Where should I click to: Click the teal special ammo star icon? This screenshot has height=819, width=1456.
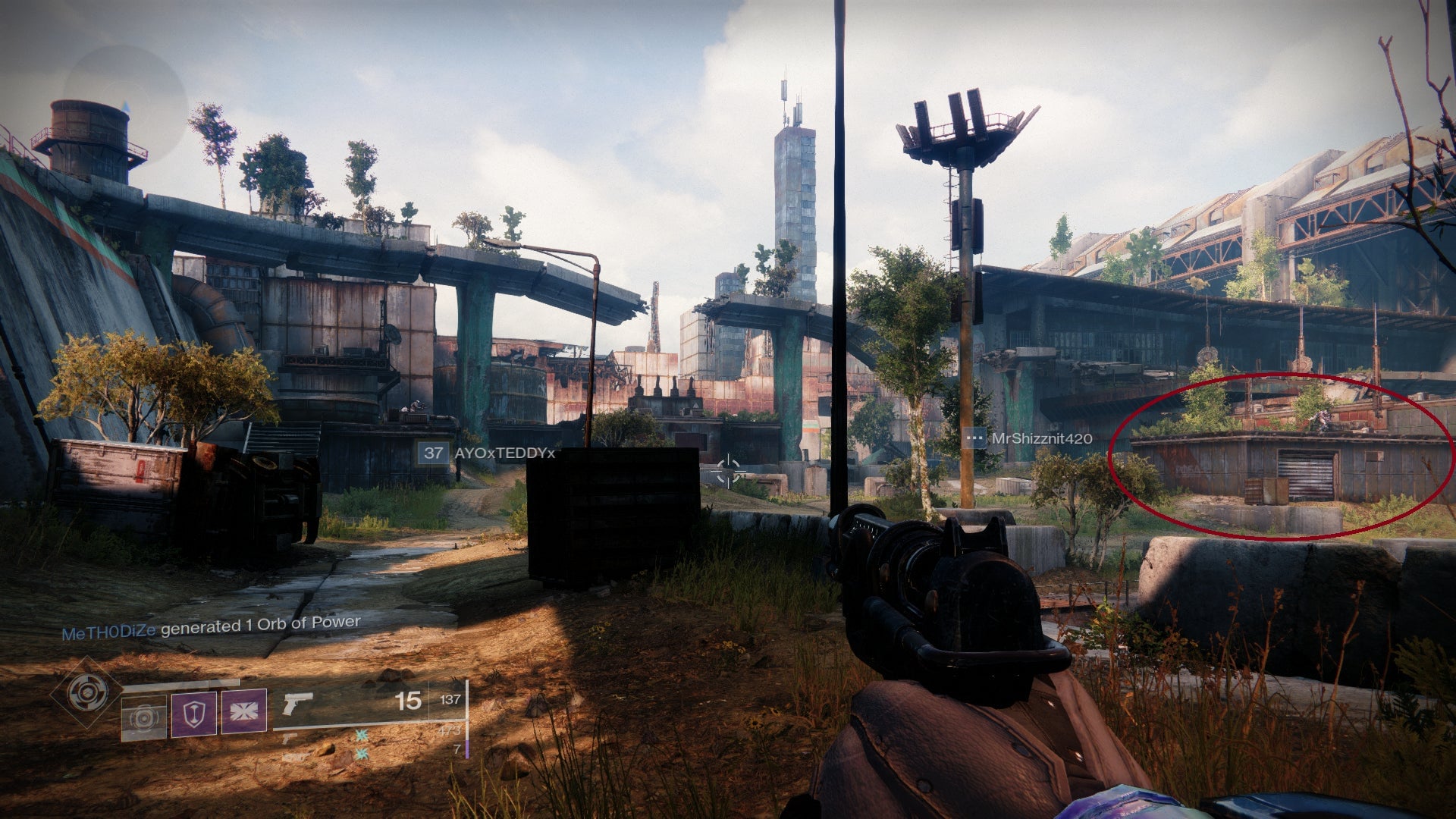tap(360, 736)
